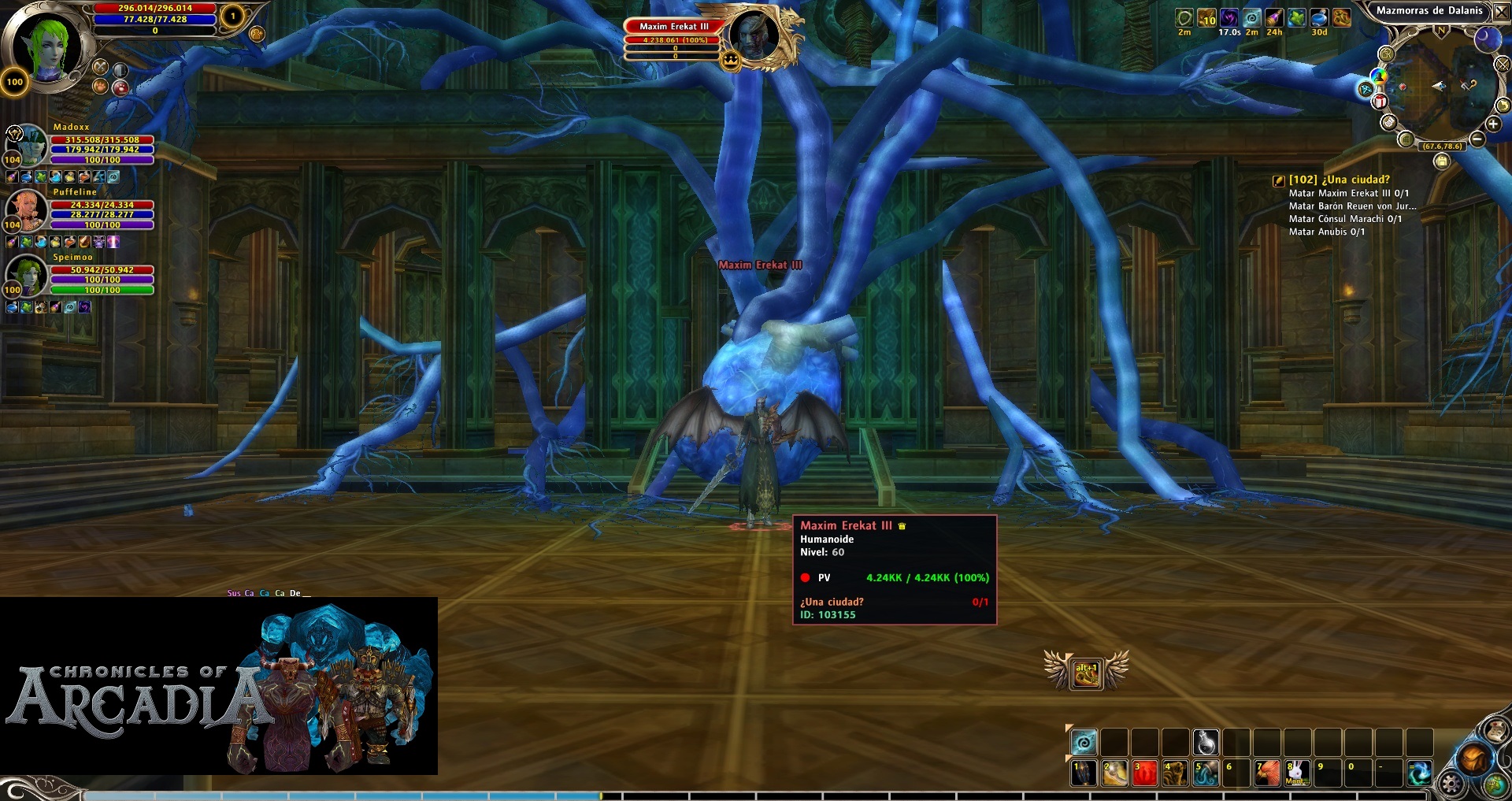The width and height of the screenshot is (1512, 801).
Task: Activate the phoenix bird skill in slot 7
Action: (x=1266, y=773)
